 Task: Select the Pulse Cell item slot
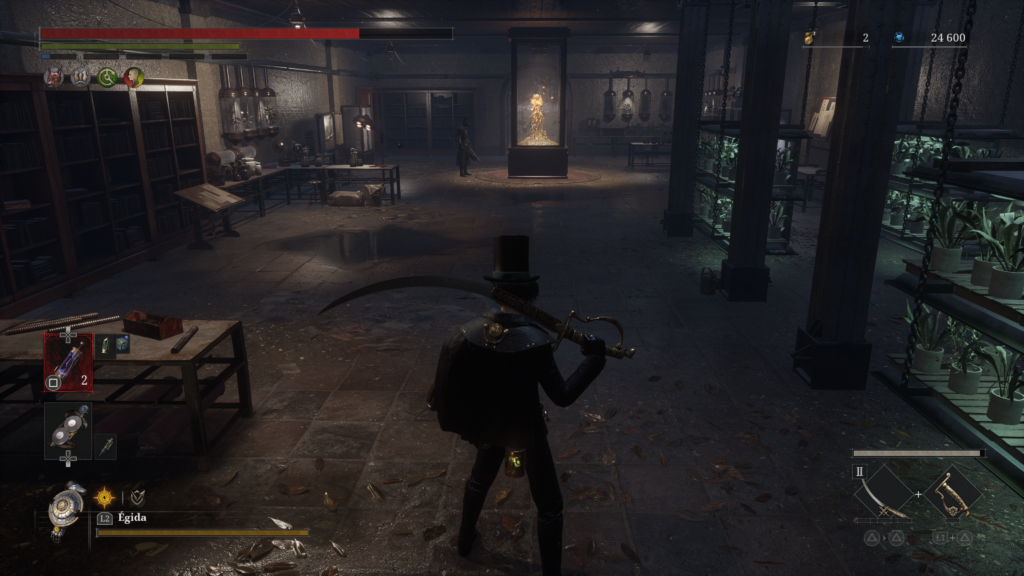[67, 359]
